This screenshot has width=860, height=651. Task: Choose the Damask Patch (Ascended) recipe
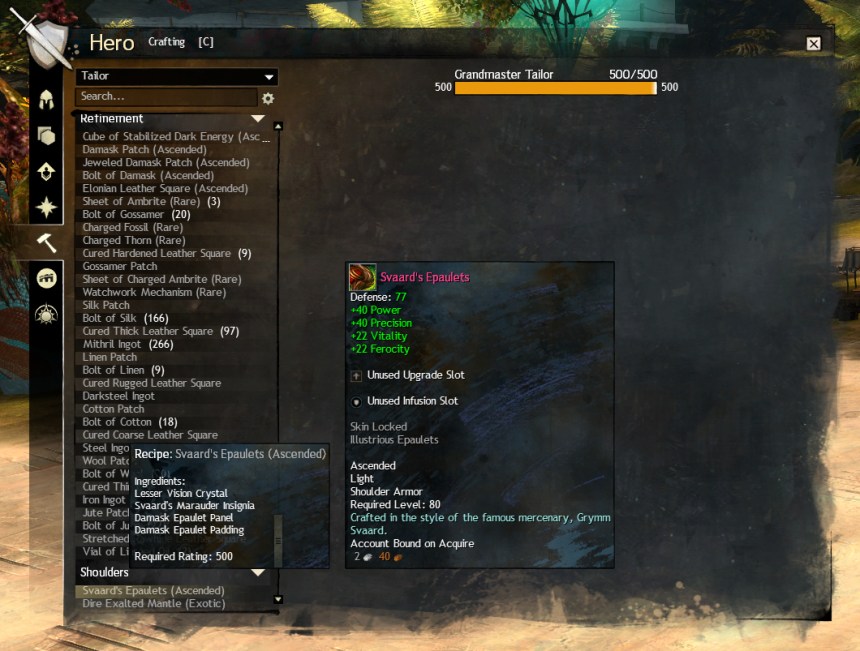(x=144, y=150)
